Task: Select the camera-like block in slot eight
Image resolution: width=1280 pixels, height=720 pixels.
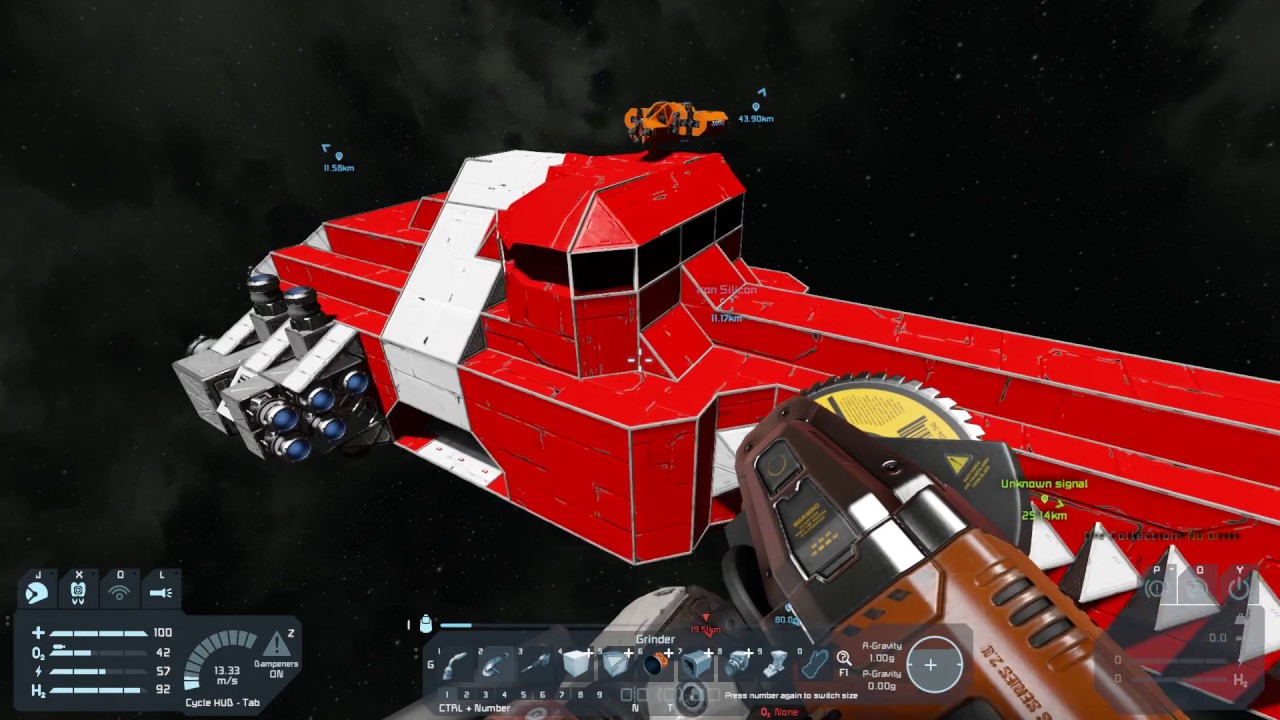Action: [738, 663]
